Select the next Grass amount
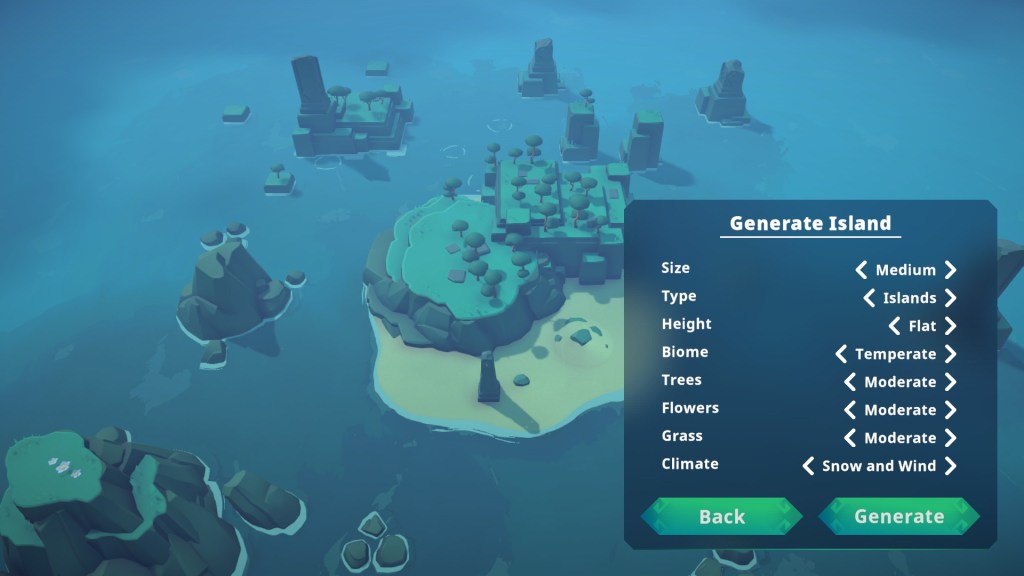The width and height of the screenshot is (1024, 576). point(951,438)
